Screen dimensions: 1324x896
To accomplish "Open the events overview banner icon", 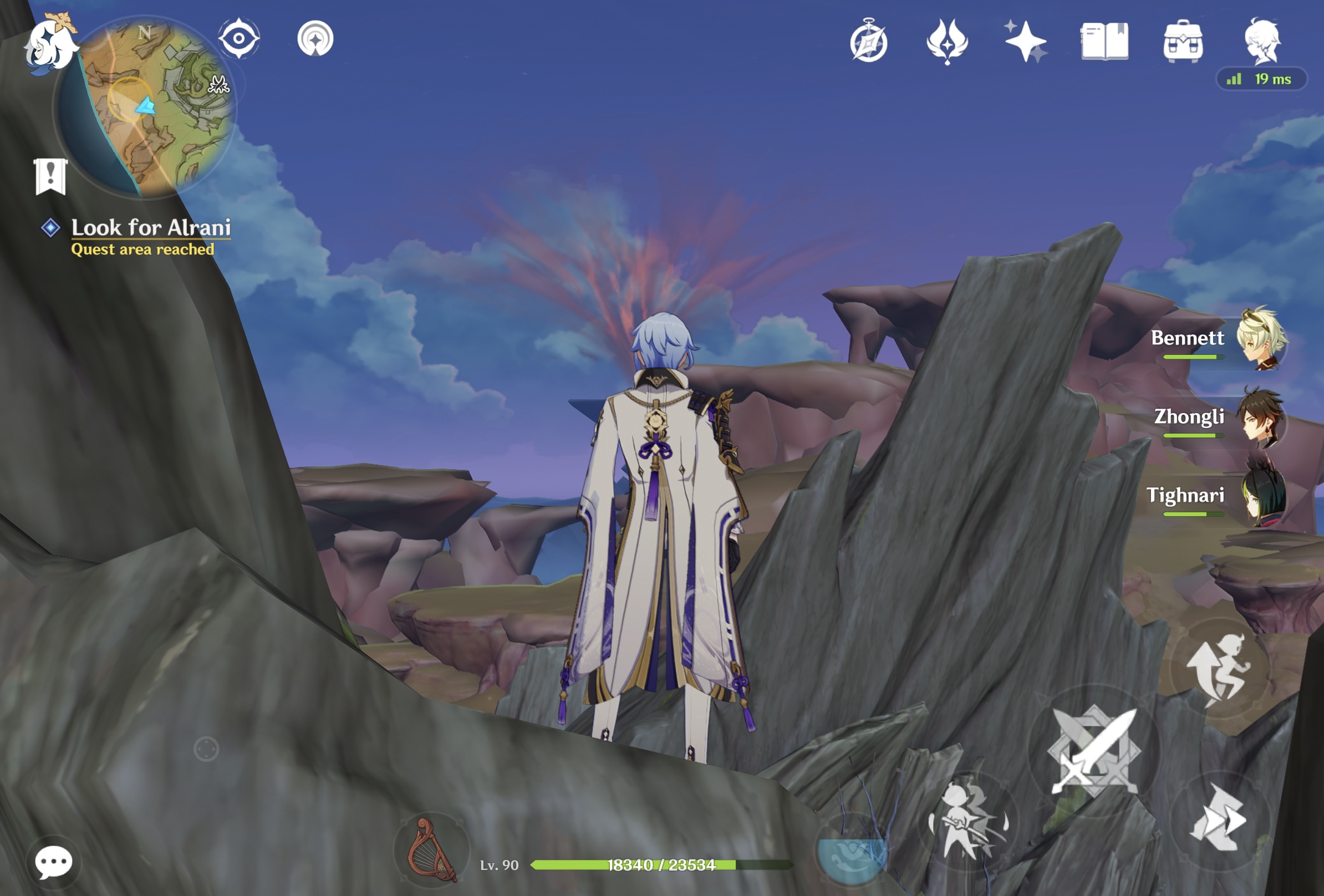I will coord(50,176).
